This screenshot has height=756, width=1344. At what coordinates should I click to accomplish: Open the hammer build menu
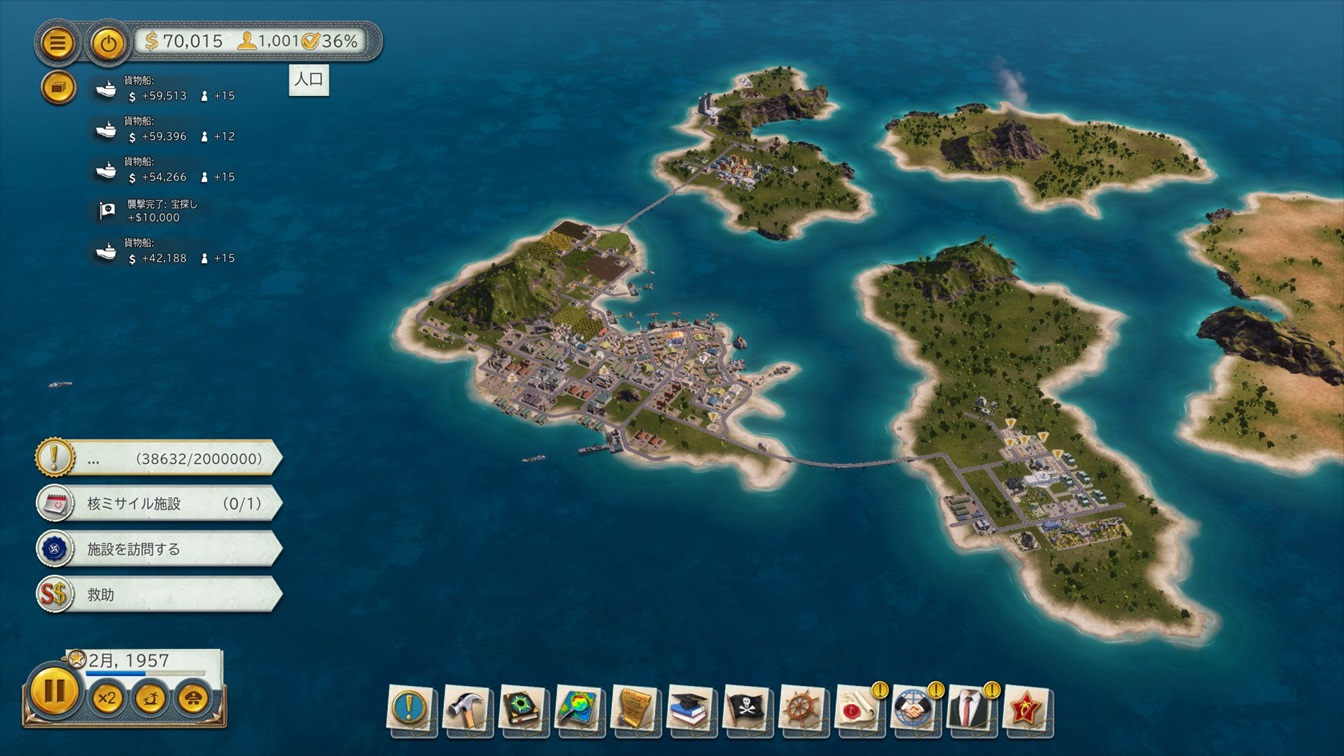(x=467, y=708)
